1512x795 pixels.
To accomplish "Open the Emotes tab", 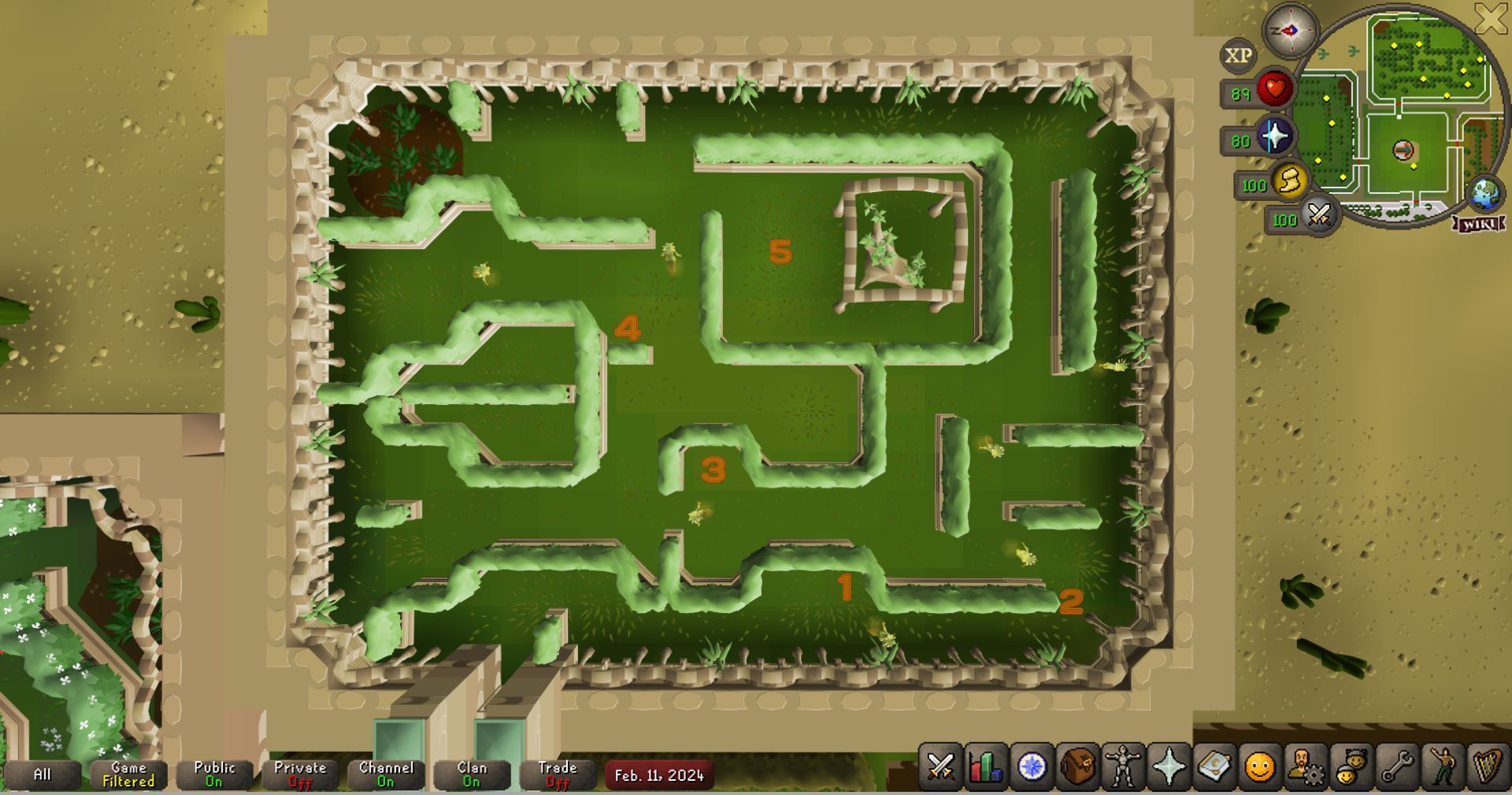I will (x=1442, y=765).
